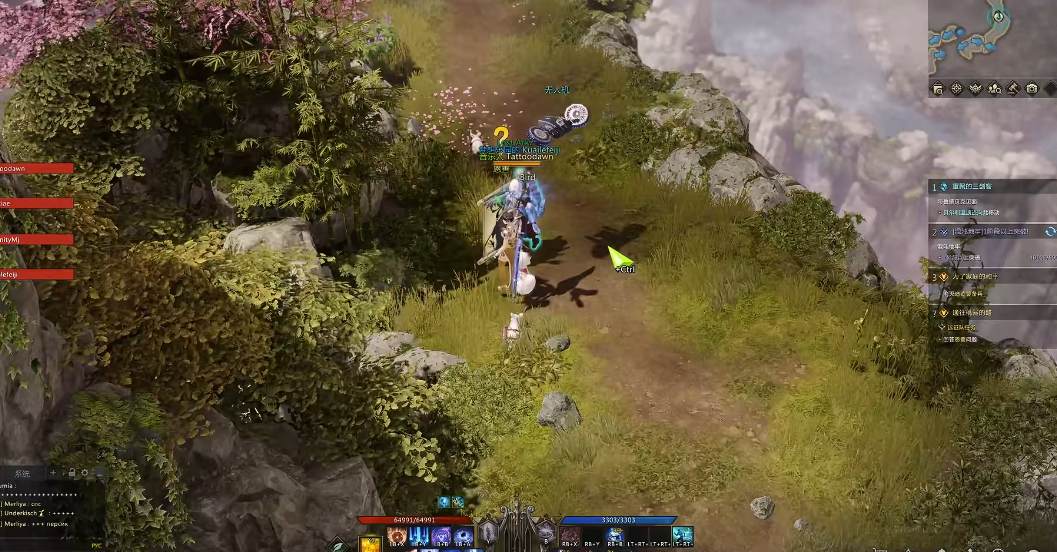Open the third tracked quest entry
Viewport: 1057px width, 552px height.
(990, 276)
